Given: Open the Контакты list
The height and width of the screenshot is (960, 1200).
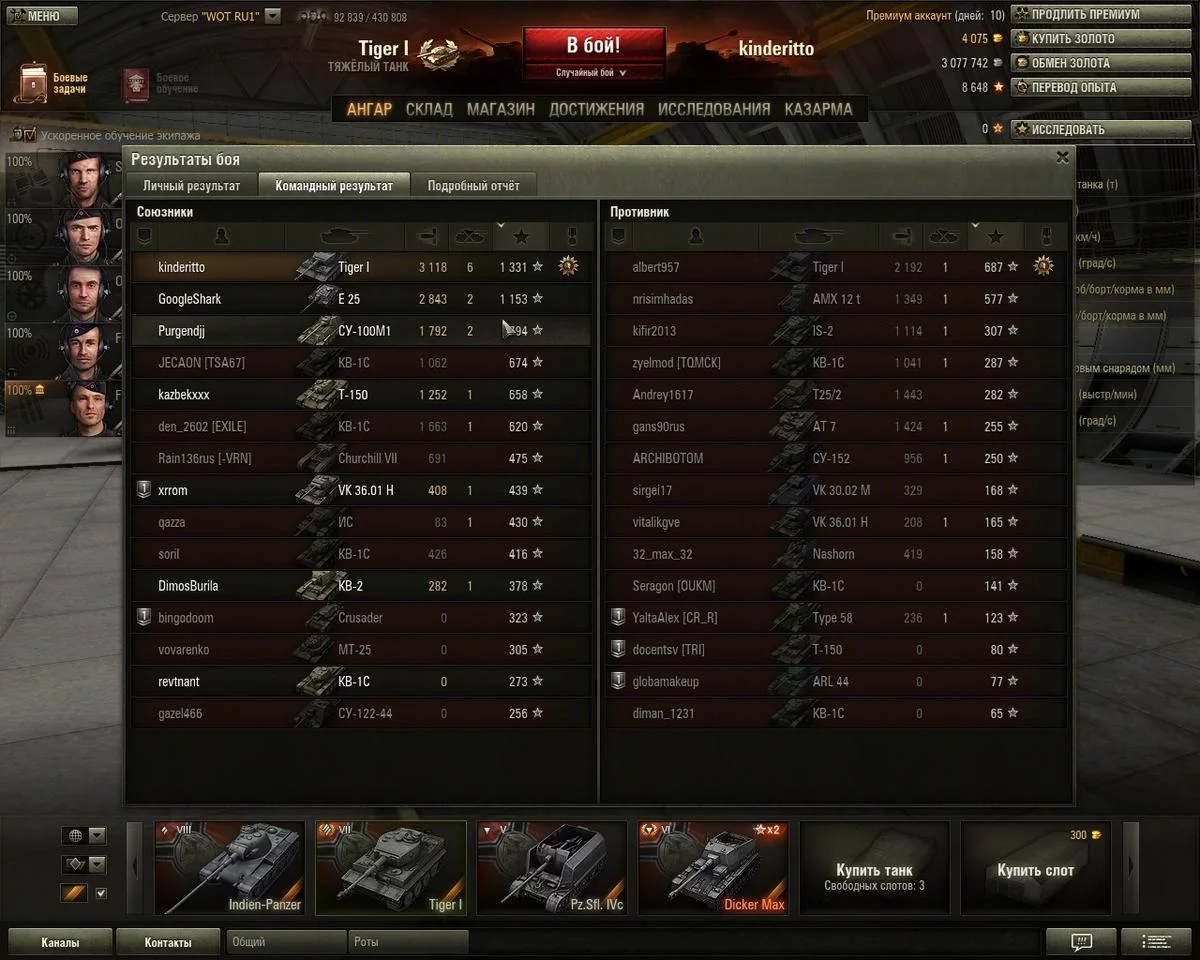Looking at the screenshot, I should pyautogui.click(x=167, y=942).
